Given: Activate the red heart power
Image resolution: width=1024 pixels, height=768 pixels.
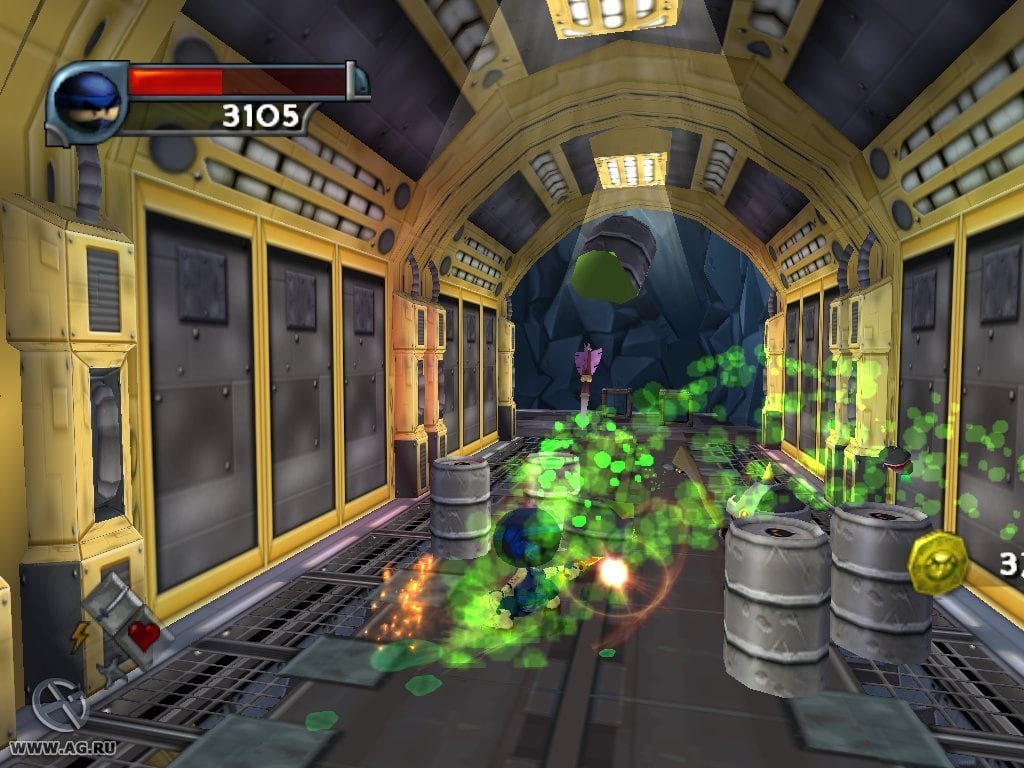Looking at the screenshot, I should click(143, 636).
